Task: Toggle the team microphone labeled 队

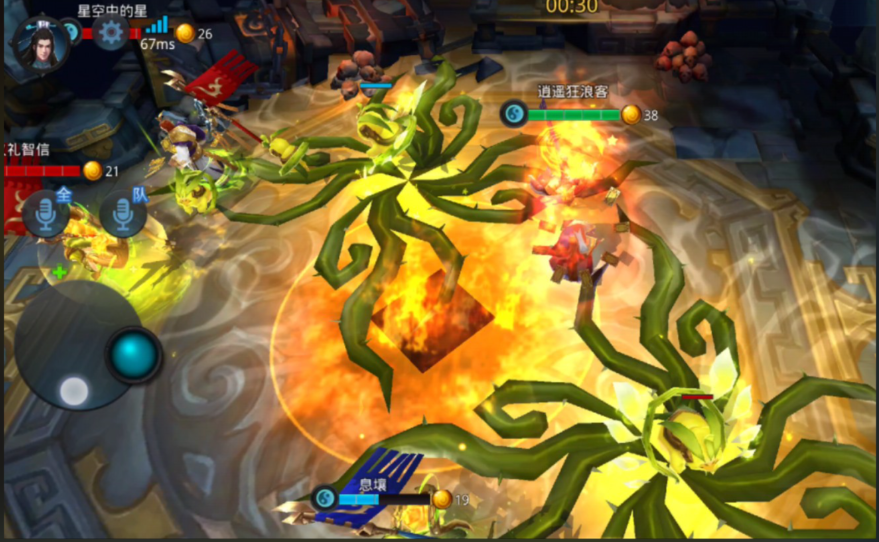Action: (123, 214)
